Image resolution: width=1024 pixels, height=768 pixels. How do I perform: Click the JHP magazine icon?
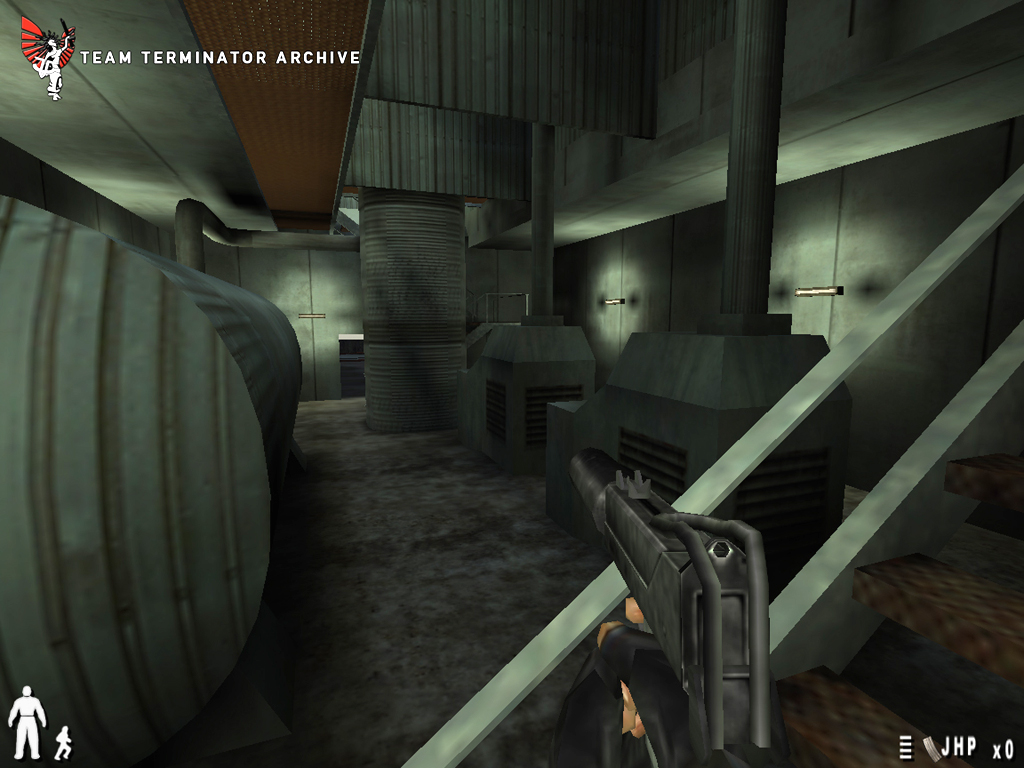point(930,748)
